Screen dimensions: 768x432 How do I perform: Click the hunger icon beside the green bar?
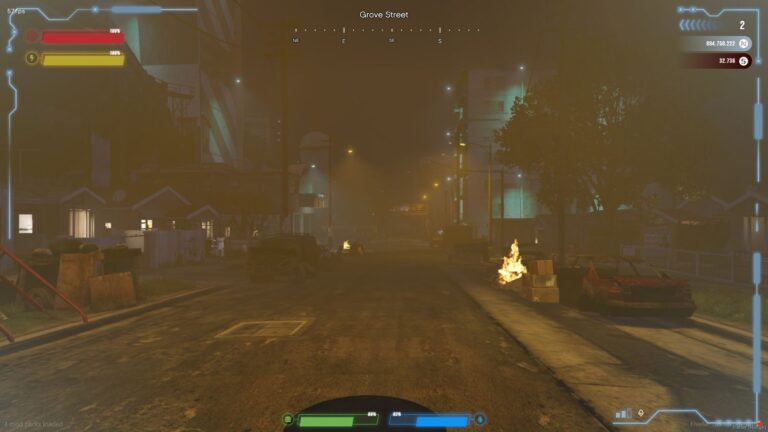(288, 419)
